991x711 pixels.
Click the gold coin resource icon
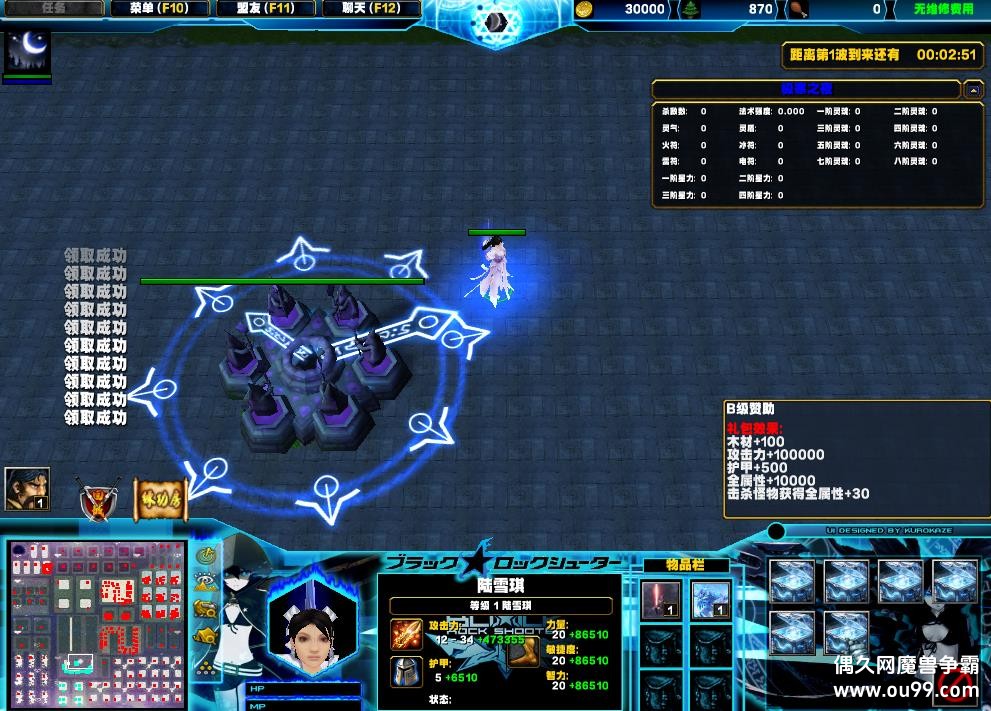click(x=586, y=9)
